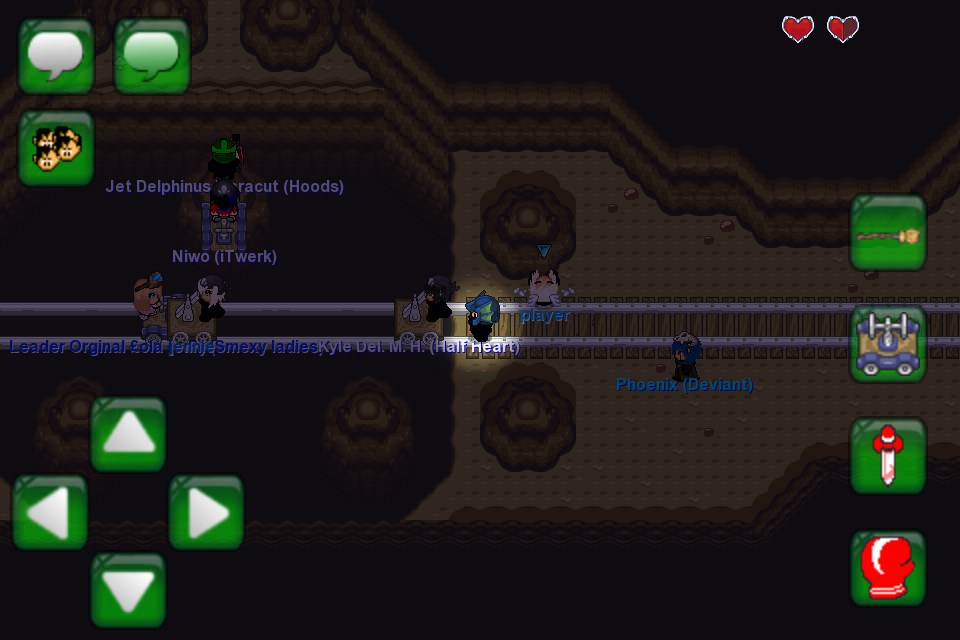Select the broomstick item button
The image size is (960, 640).
click(888, 232)
